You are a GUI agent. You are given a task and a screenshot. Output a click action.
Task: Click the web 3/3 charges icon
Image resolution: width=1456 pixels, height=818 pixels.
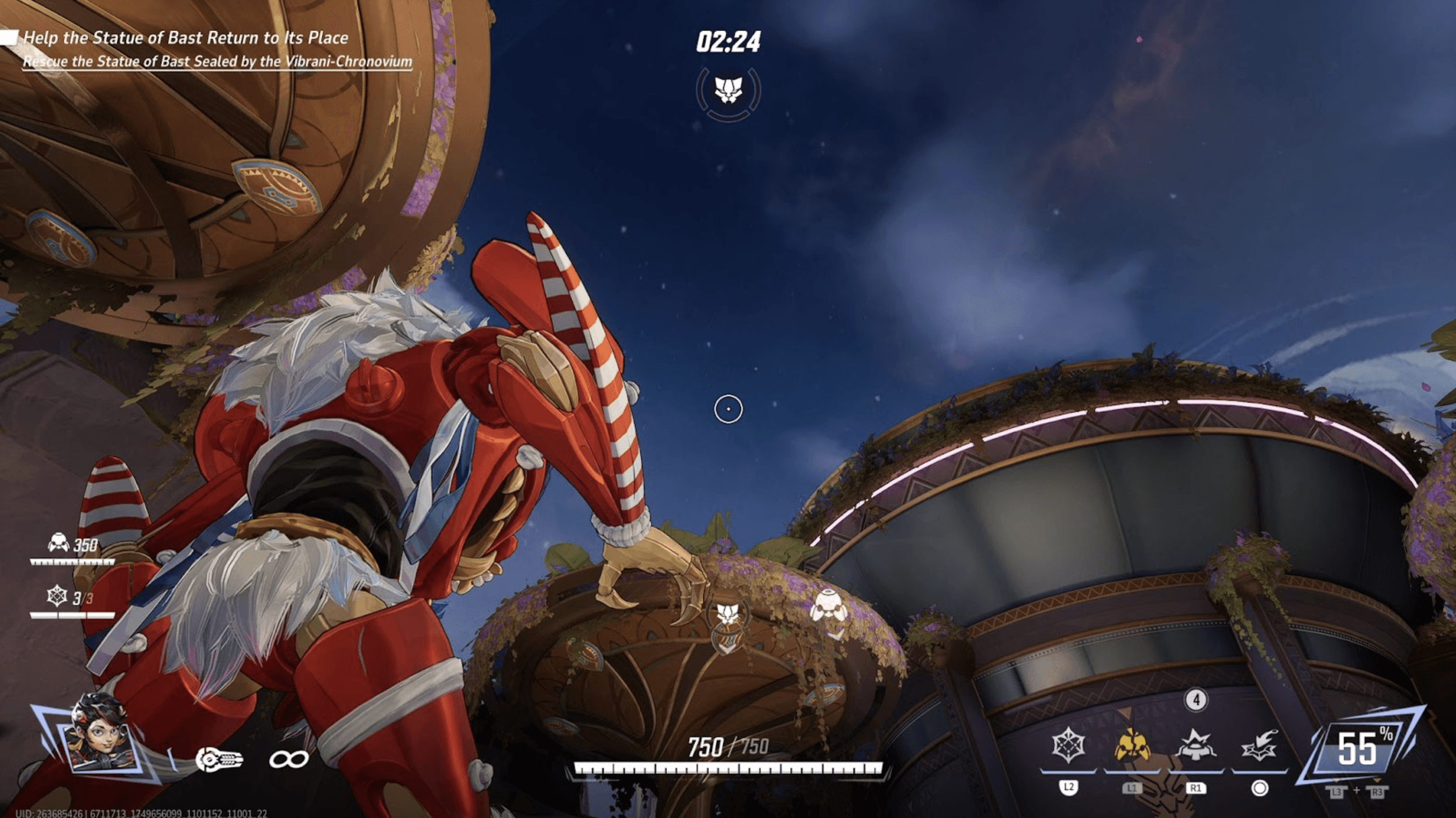point(57,597)
